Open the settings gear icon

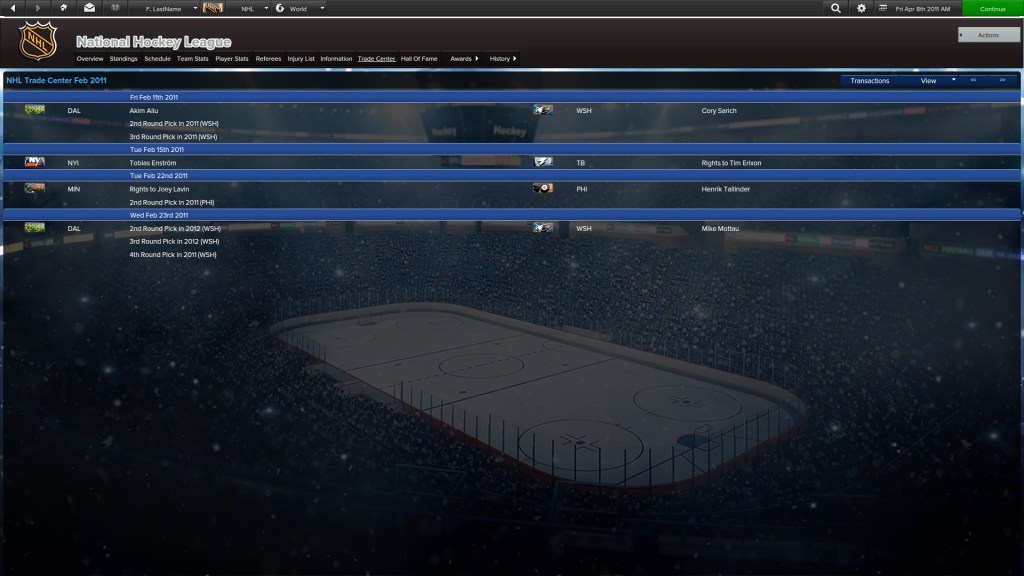pos(862,8)
